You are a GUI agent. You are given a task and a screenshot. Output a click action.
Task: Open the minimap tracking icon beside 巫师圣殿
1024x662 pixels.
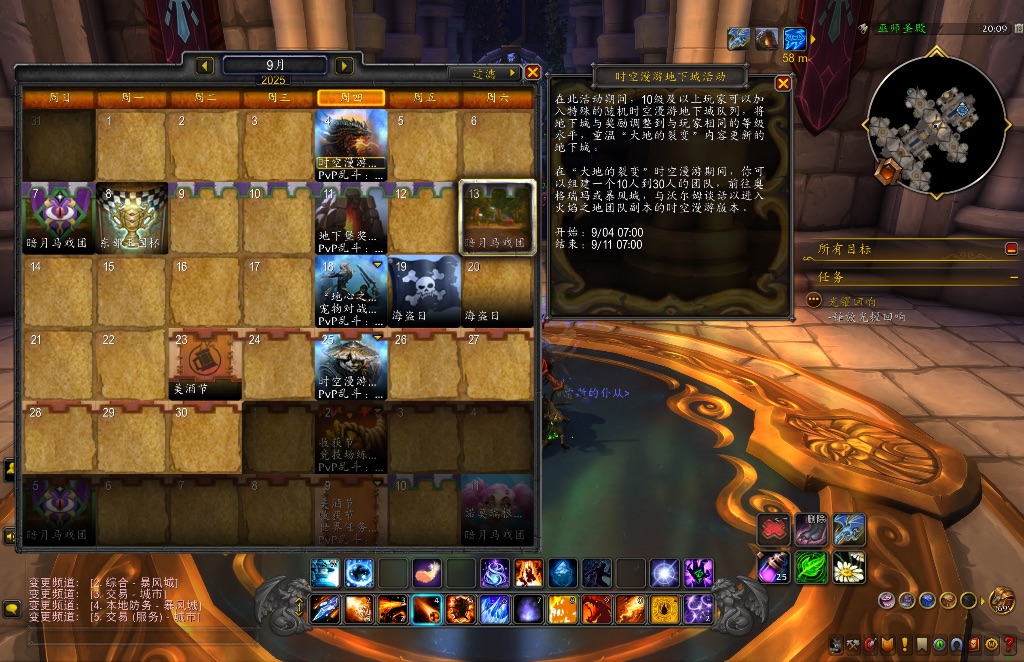click(862, 30)
